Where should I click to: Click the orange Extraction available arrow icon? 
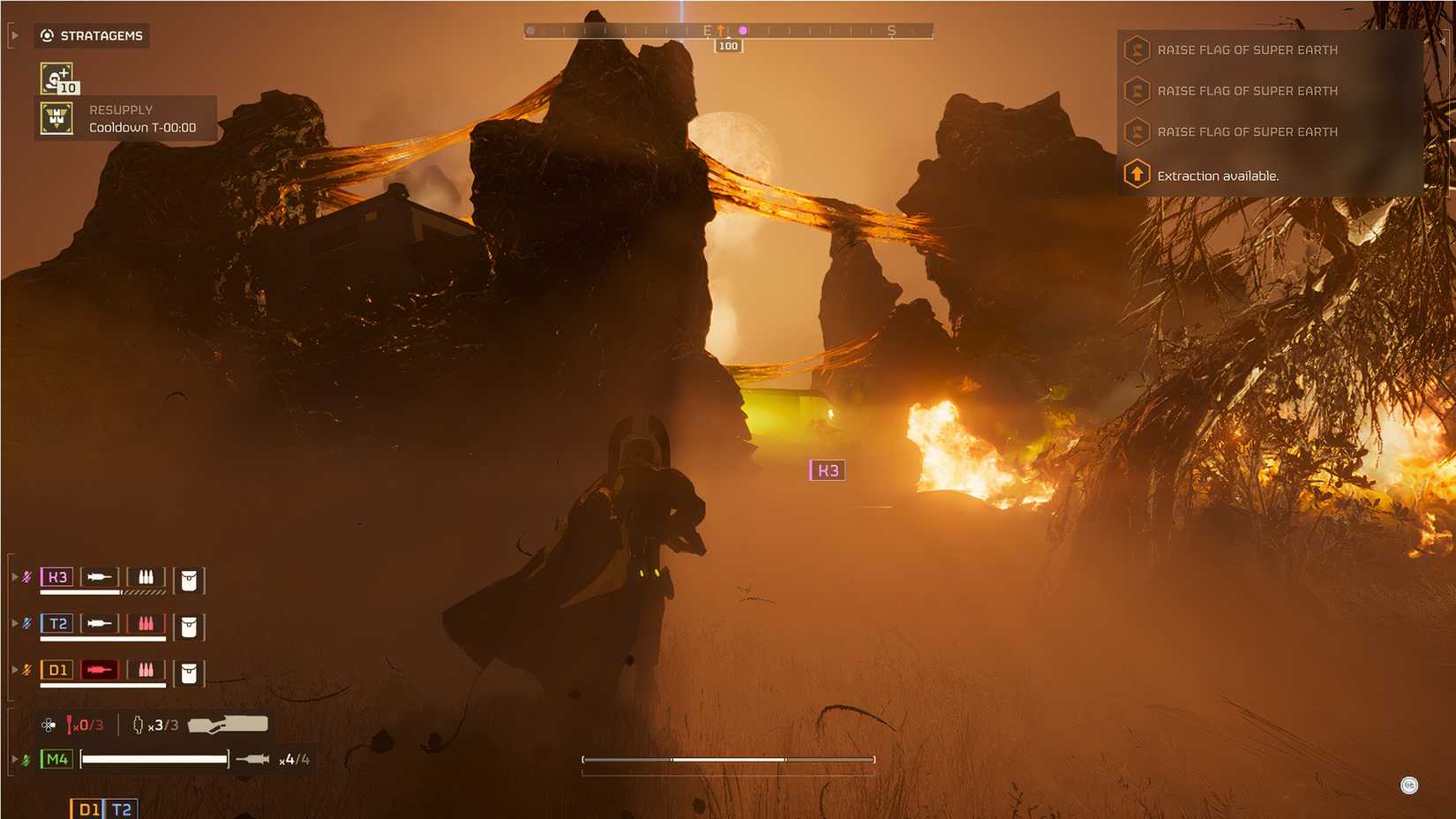[x=1136, y=175]
